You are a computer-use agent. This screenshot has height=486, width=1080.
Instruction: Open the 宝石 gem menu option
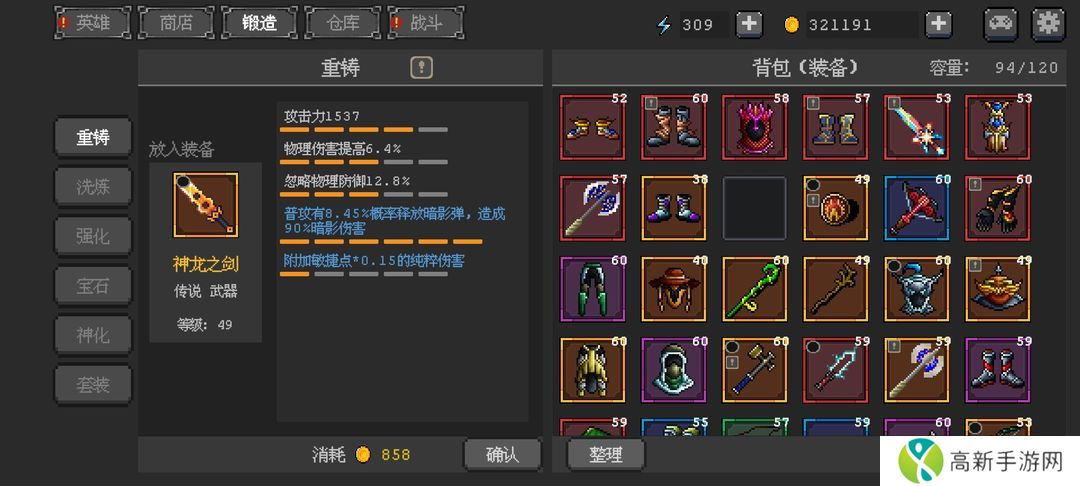93,285
